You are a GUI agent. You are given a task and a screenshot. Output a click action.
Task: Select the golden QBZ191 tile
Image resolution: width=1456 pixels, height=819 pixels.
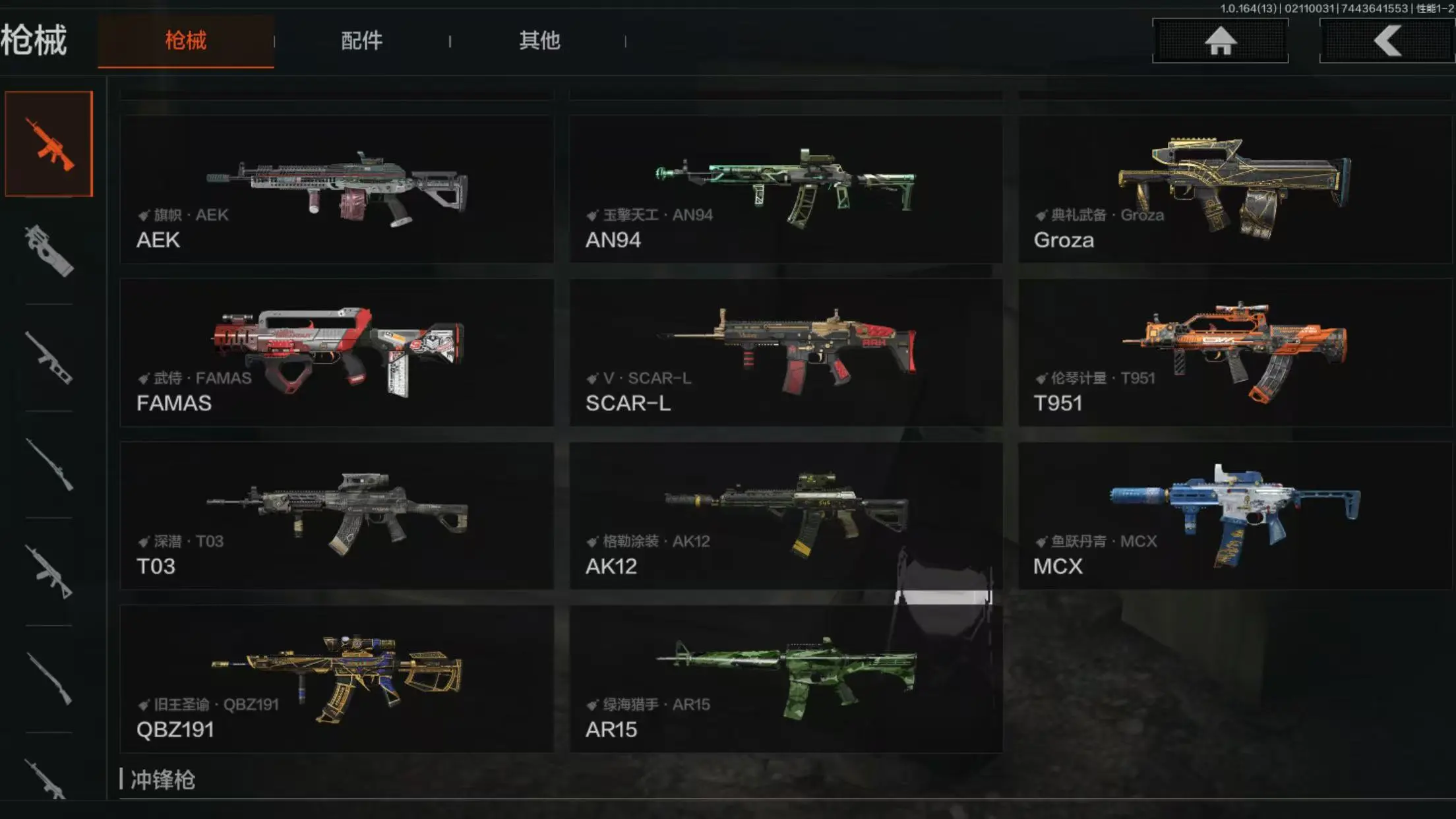coord(336,679)
